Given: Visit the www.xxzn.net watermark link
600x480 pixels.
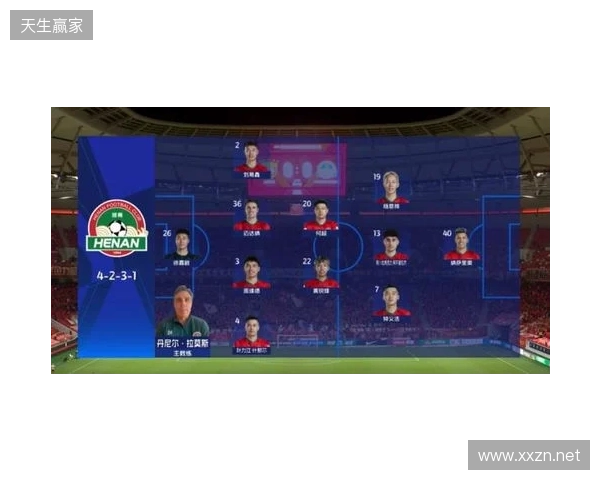Looking at the screenshot, I should (528, 456).
